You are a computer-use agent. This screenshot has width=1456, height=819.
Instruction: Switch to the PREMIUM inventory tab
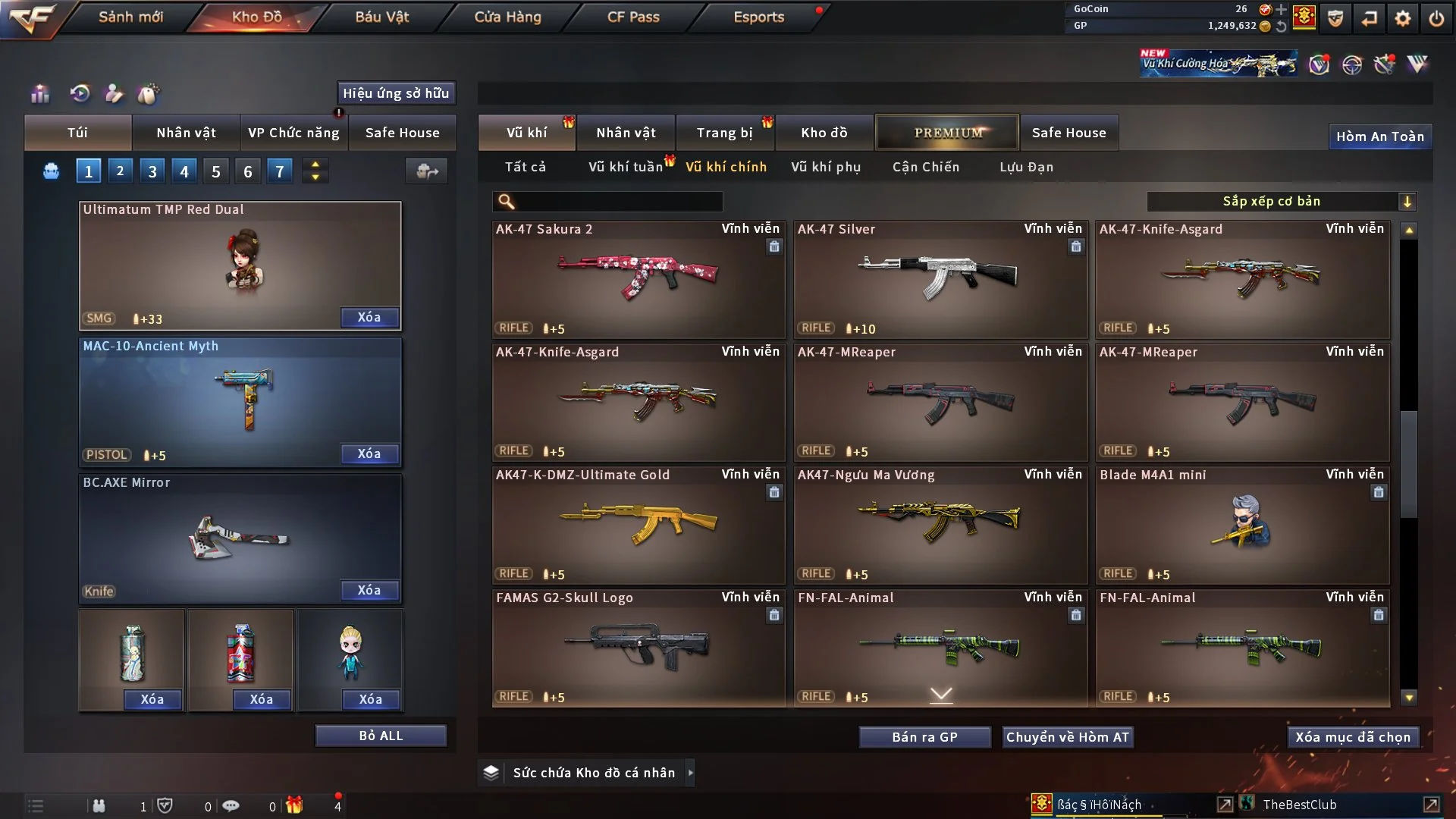(947, 132)
